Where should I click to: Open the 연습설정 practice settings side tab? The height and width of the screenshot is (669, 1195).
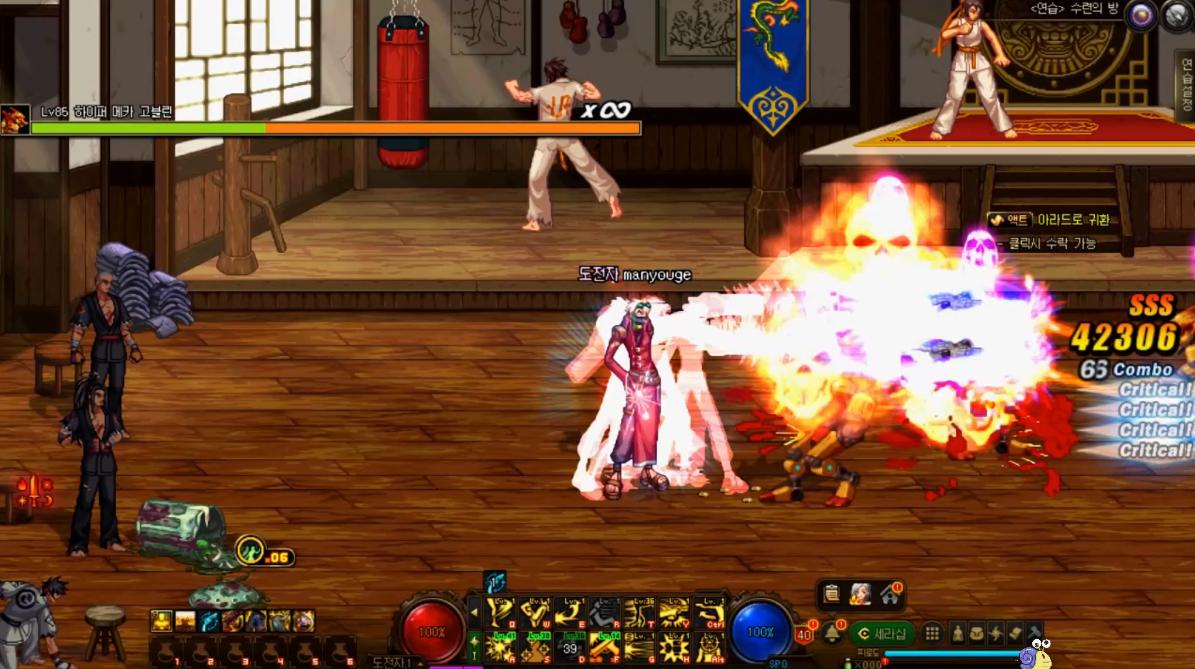1185,85
